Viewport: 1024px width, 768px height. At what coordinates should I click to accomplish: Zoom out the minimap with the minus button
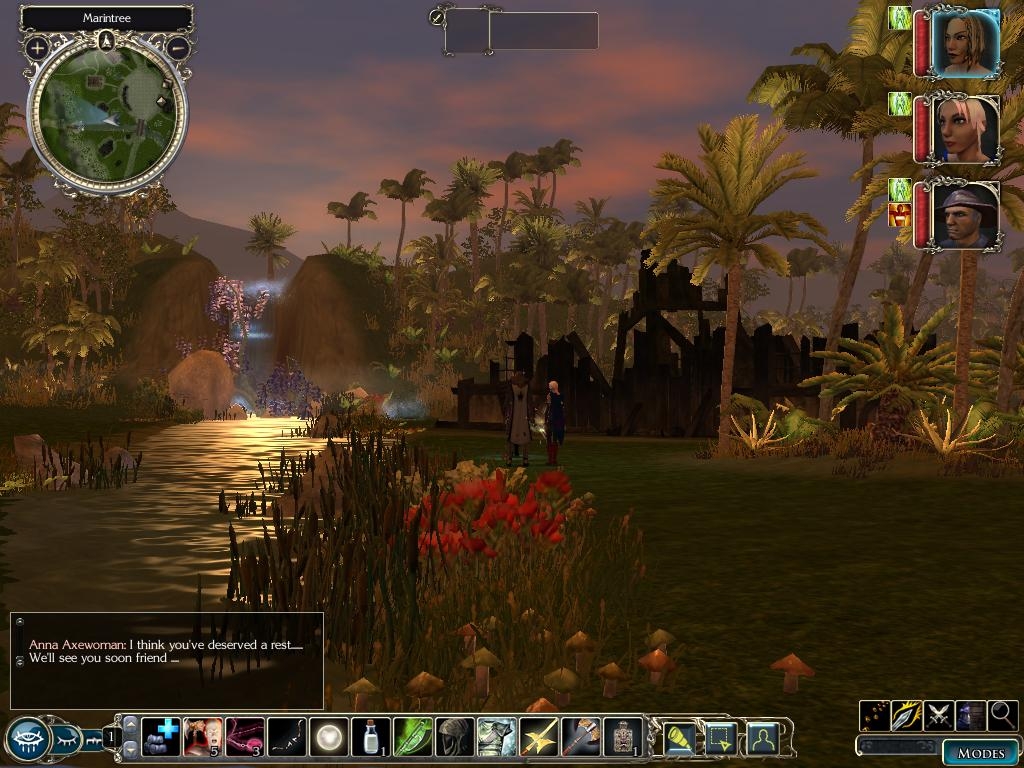coord(178,47)
